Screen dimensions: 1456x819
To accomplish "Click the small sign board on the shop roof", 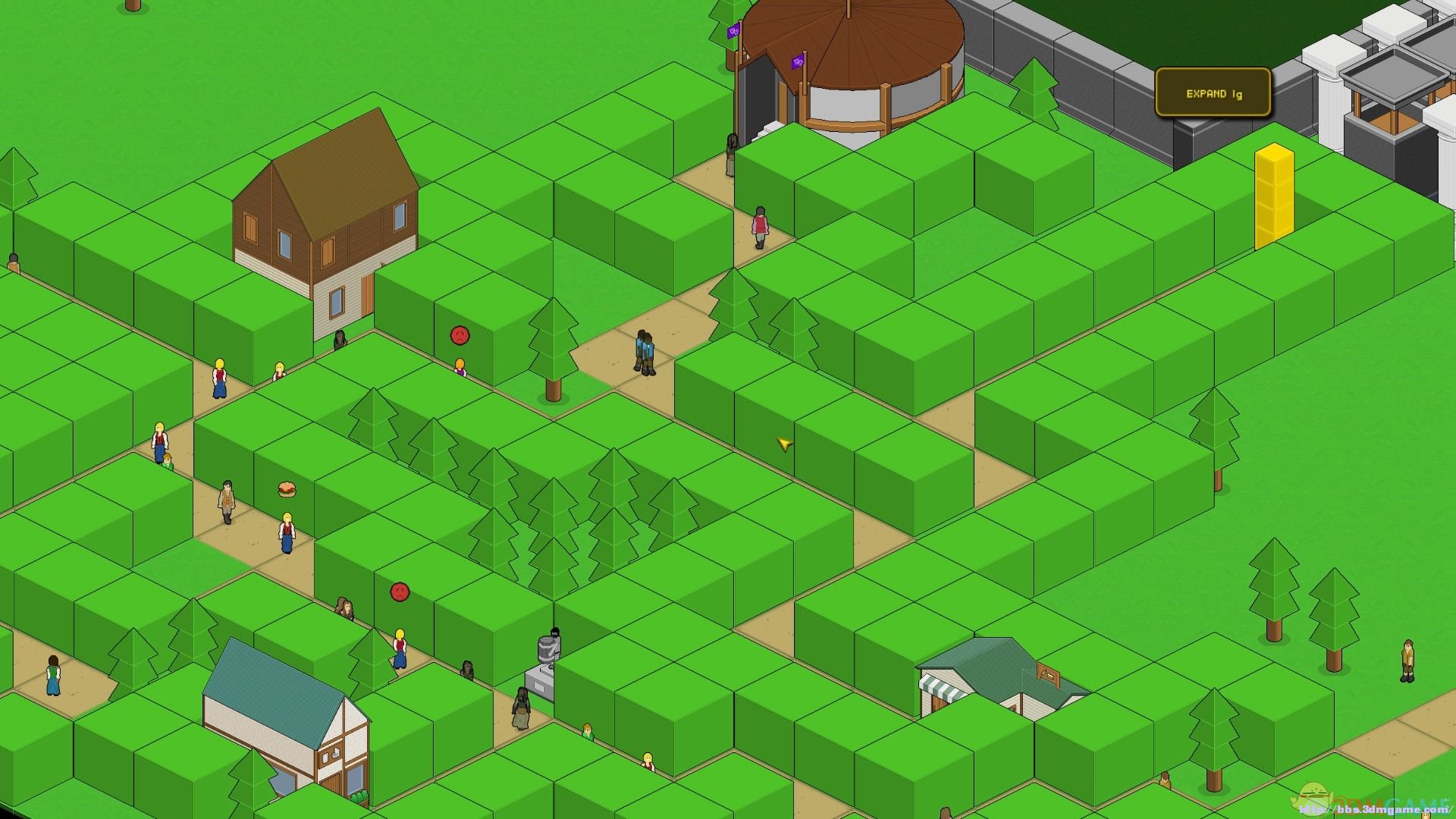I will 1047,672.
